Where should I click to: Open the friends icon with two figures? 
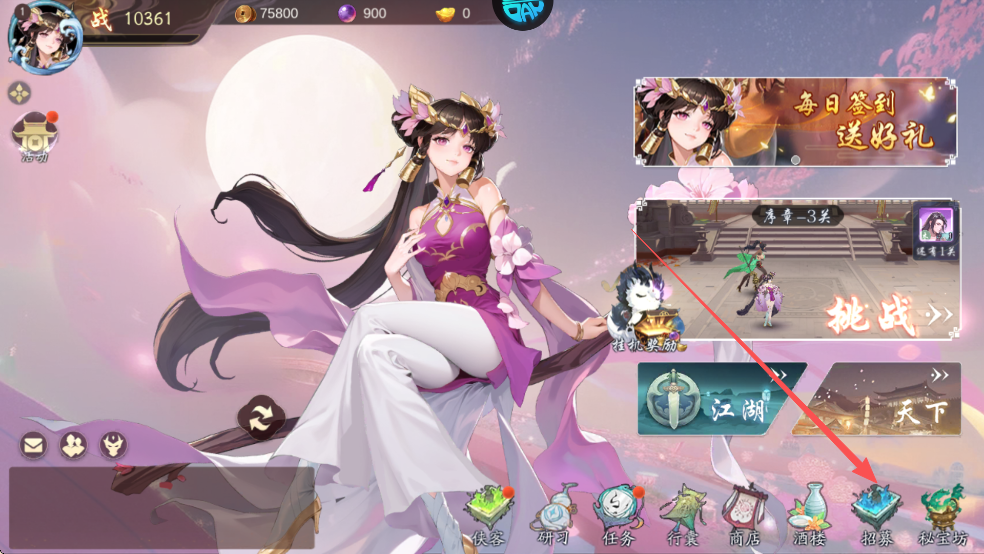pyautogui.click(x=73, y=445)
